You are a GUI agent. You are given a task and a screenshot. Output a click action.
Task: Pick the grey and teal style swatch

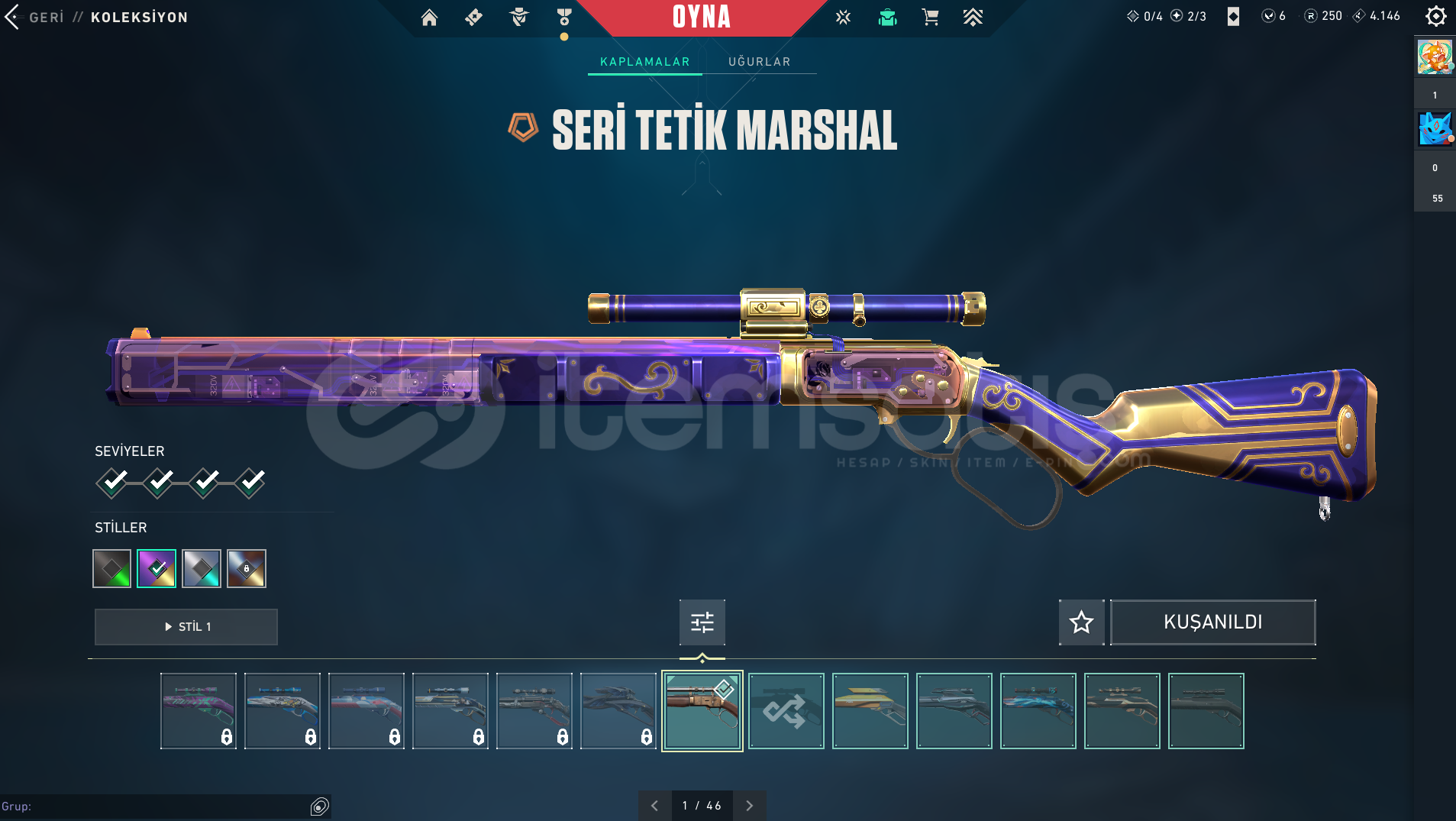tap(202, 568)
